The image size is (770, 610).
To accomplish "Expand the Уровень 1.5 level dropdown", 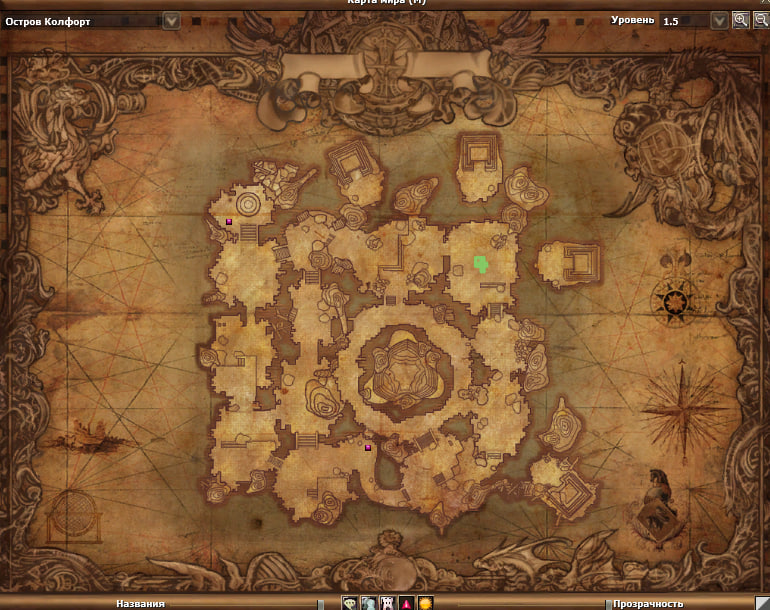I will (x=719, y=20).
